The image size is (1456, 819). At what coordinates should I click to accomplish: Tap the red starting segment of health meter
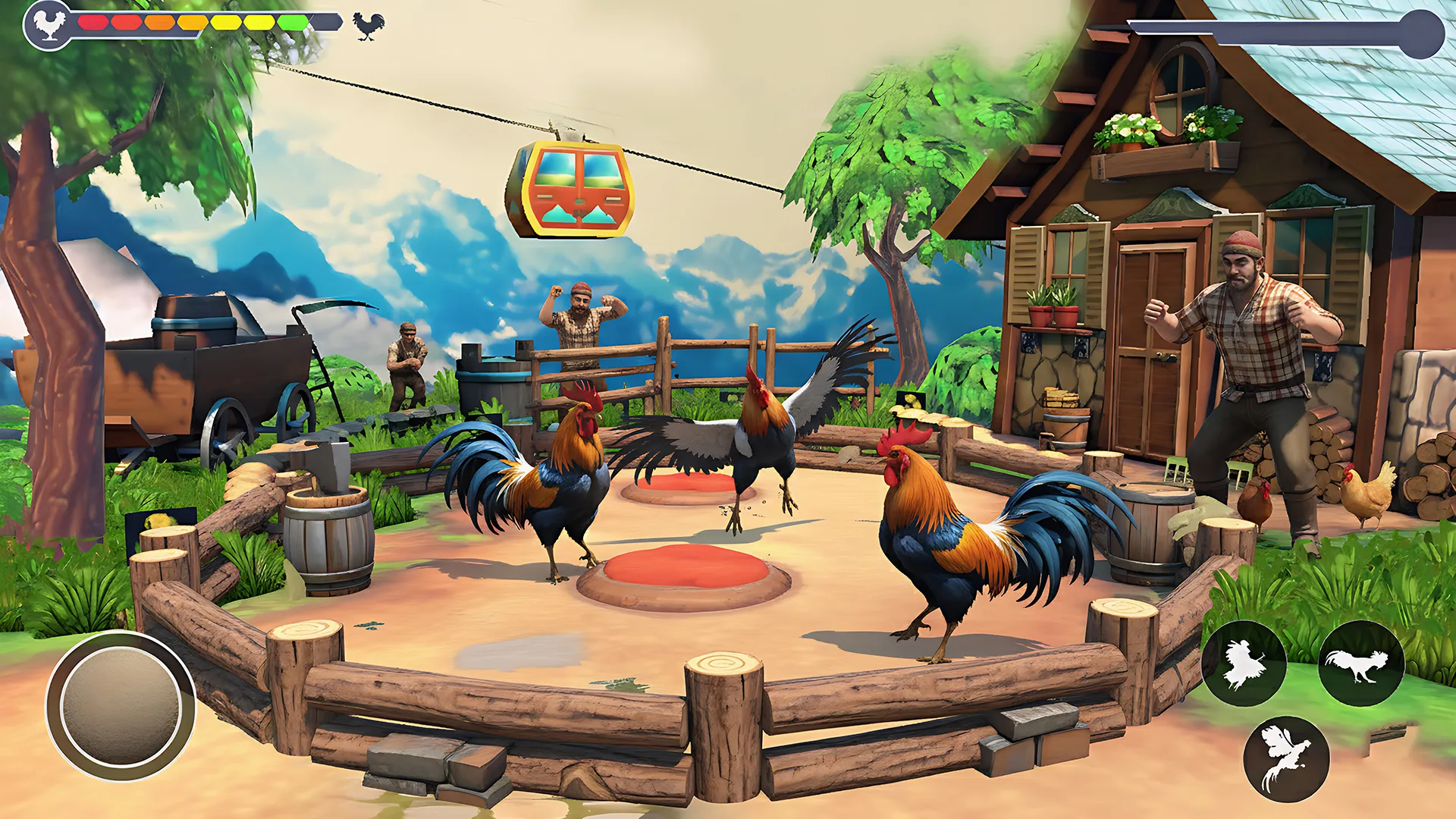coord(91,23)
